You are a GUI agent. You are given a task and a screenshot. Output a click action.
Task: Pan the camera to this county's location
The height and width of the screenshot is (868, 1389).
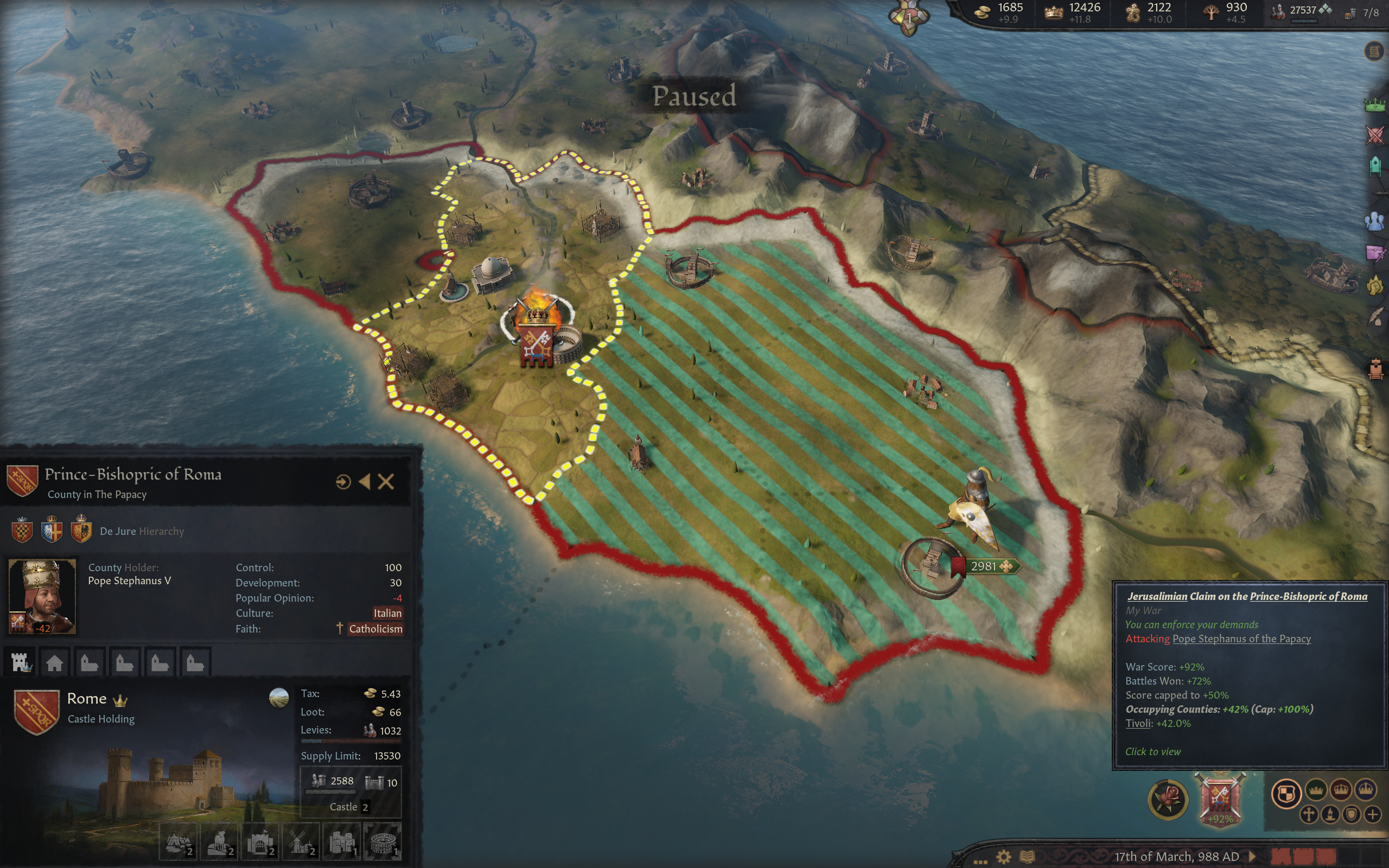click(x=343, y=482)
